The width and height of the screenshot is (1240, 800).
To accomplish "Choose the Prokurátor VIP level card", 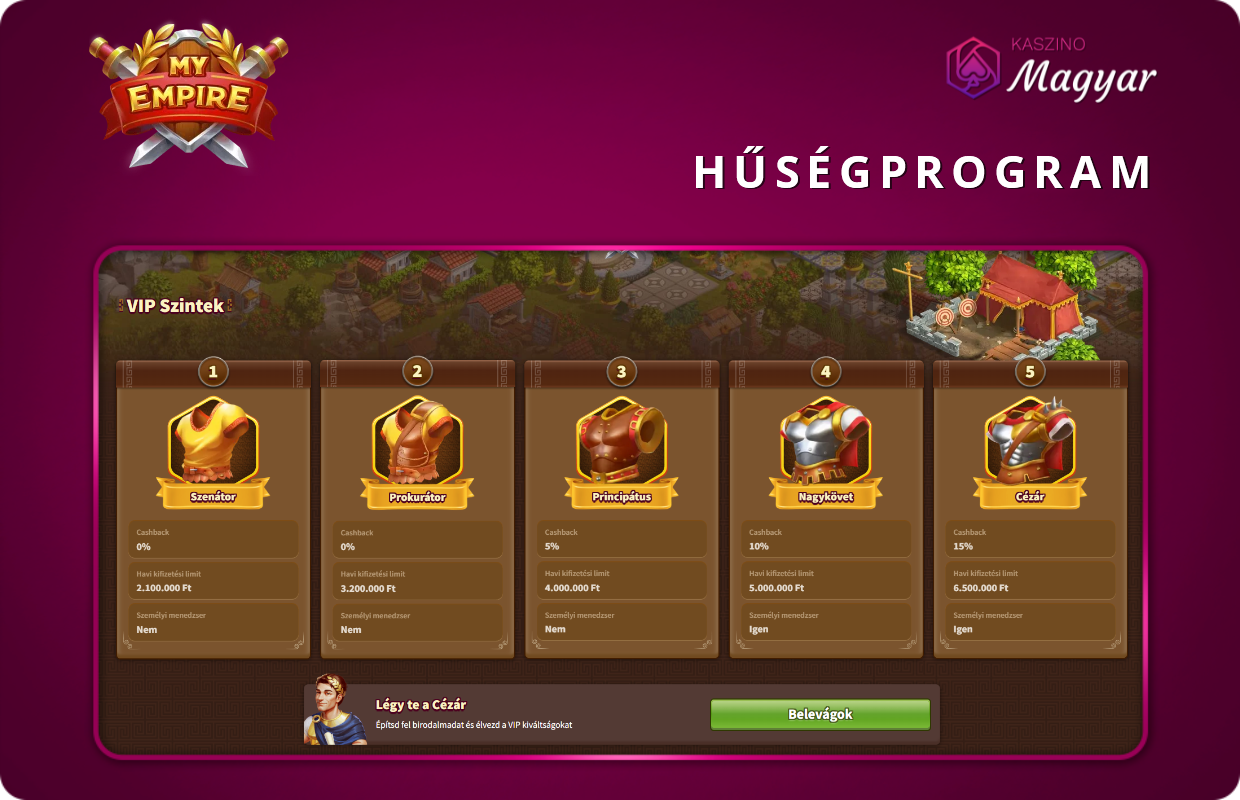I will coord(417,508).
